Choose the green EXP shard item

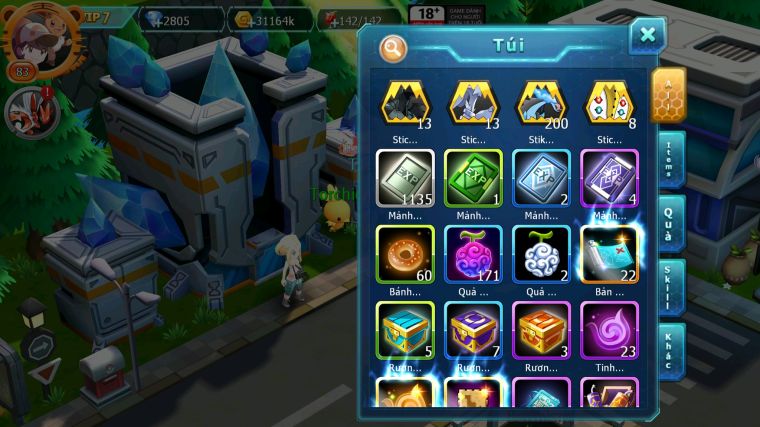(x=473, y=178)
